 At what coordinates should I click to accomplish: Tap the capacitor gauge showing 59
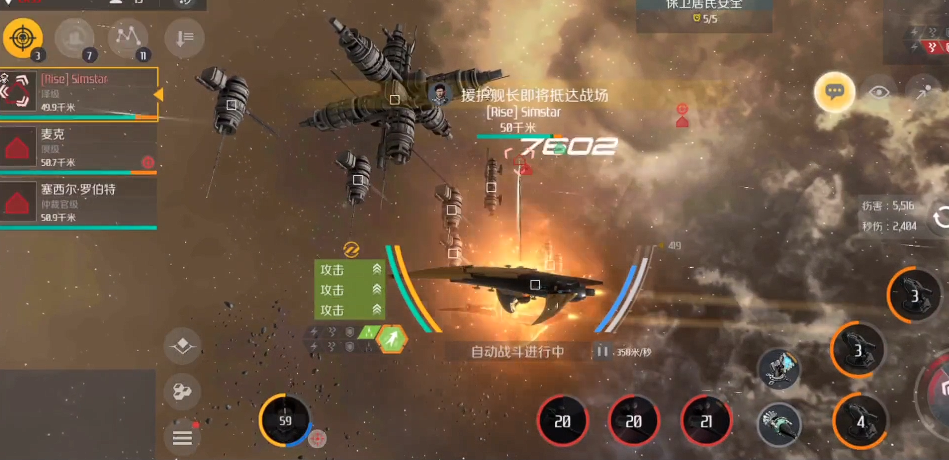click(x=285, y=420)
